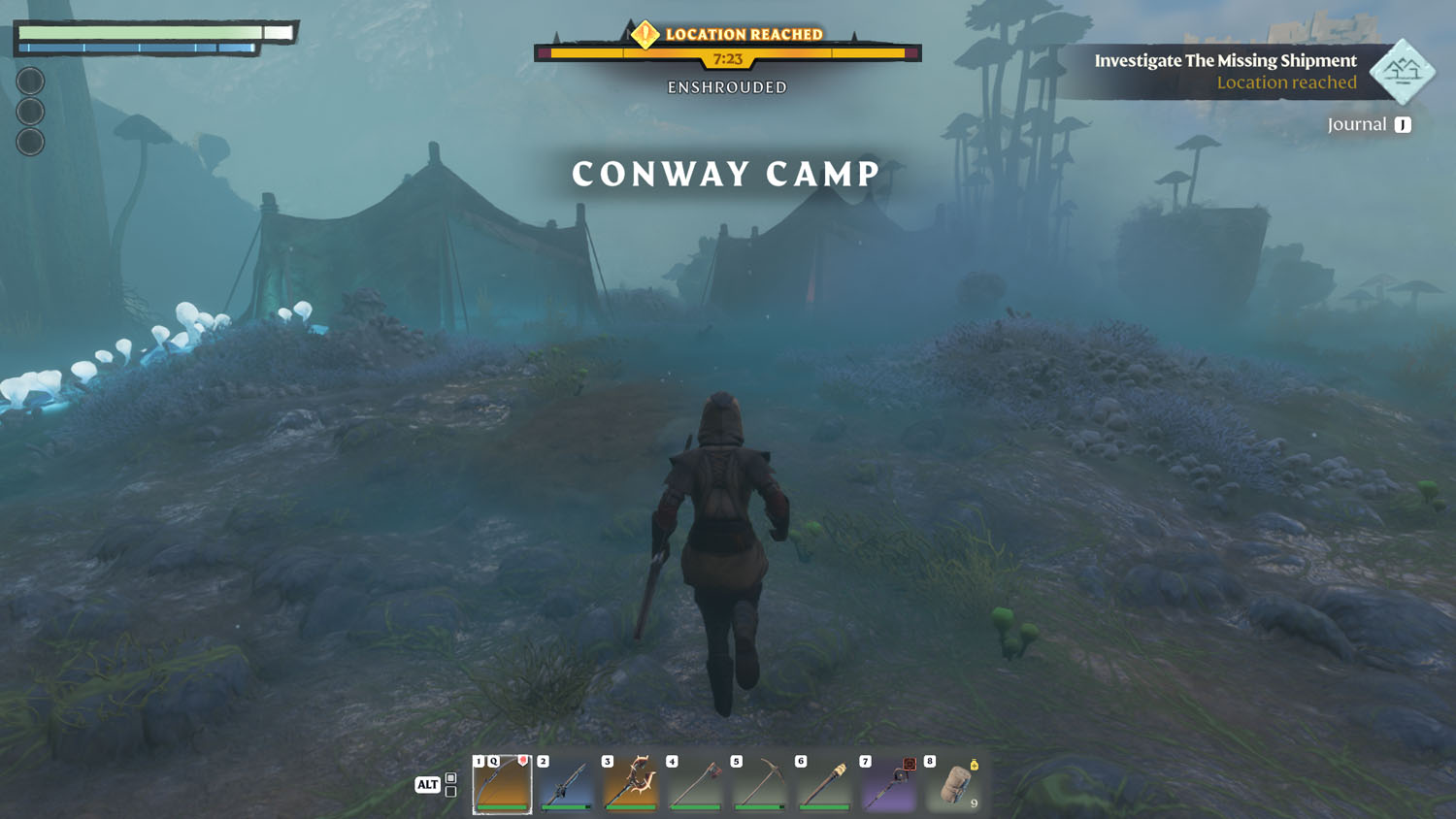Equip the torch in hotbar slot 6
Screen dimensions: 1456x819
click(x=824, y=784)
